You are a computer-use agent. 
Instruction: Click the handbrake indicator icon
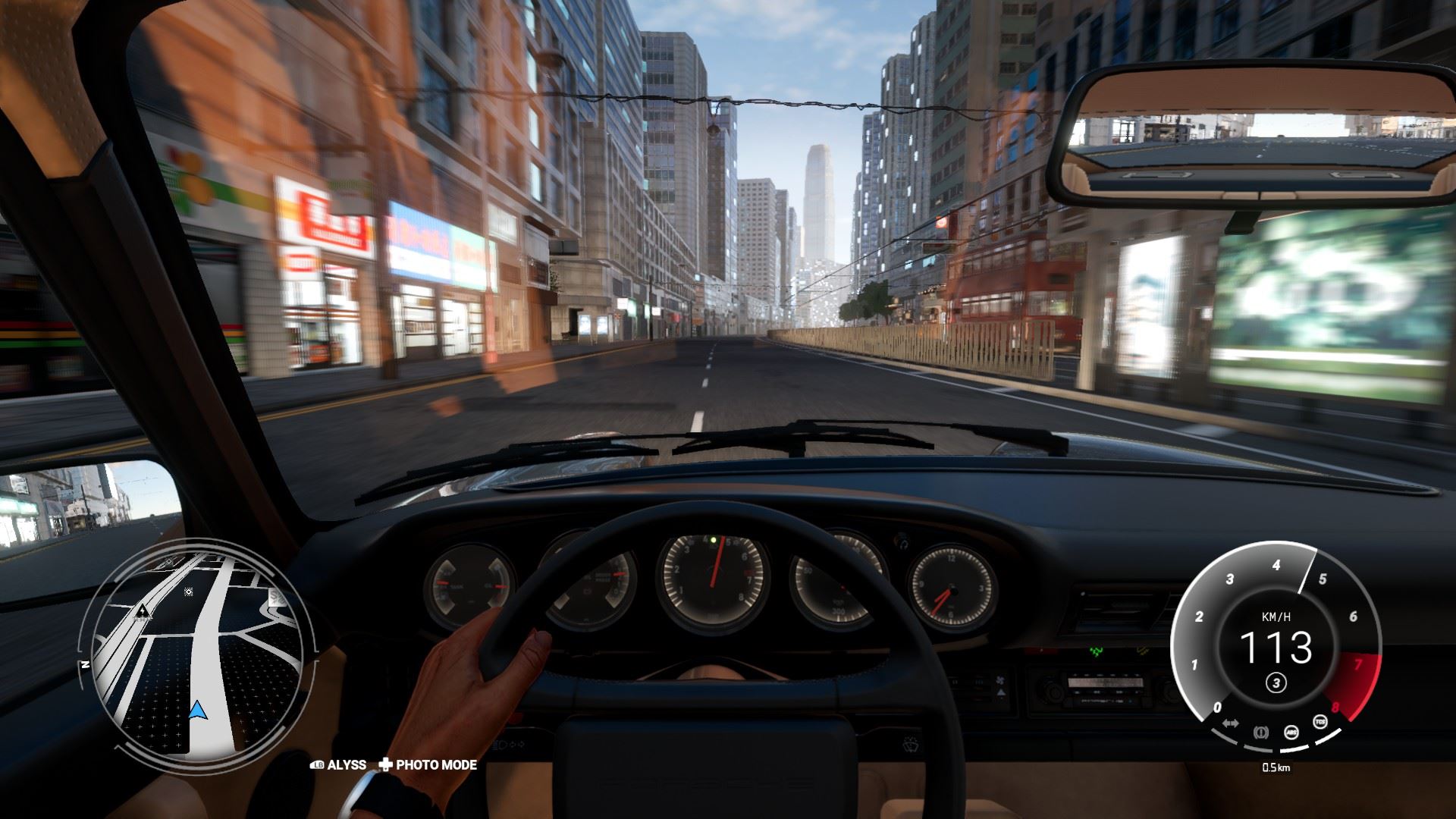(x=1261, y=733)
